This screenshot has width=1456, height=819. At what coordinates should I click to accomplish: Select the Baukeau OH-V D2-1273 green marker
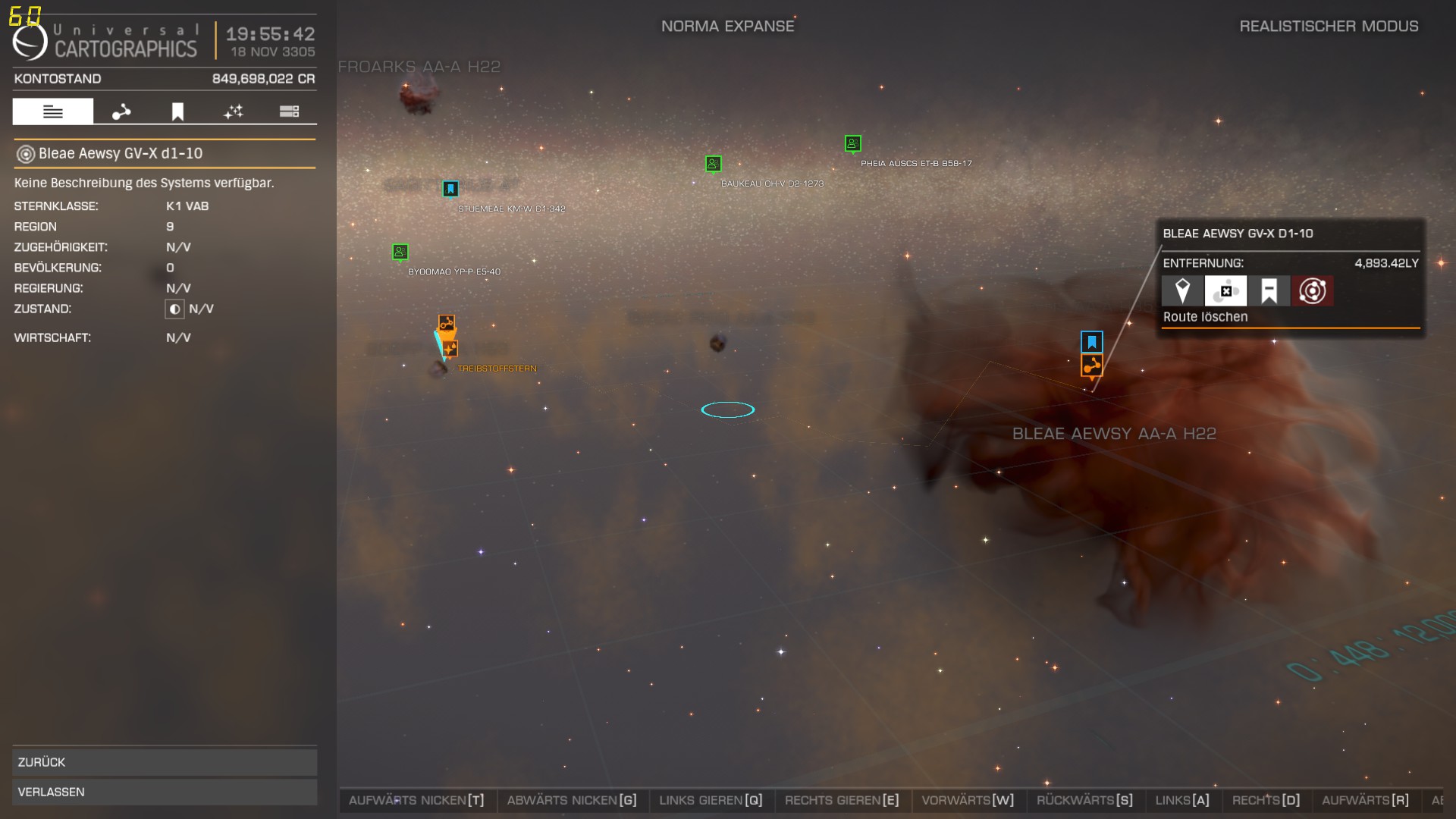coord(713,164)
